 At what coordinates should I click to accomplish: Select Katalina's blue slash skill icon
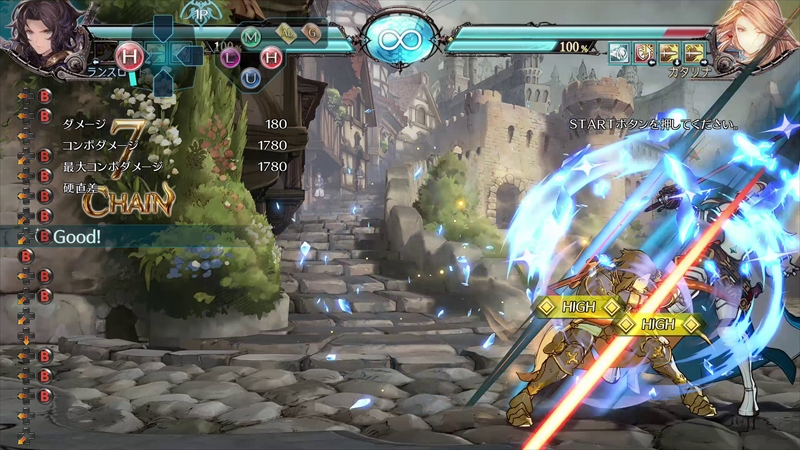pos(620,52)
